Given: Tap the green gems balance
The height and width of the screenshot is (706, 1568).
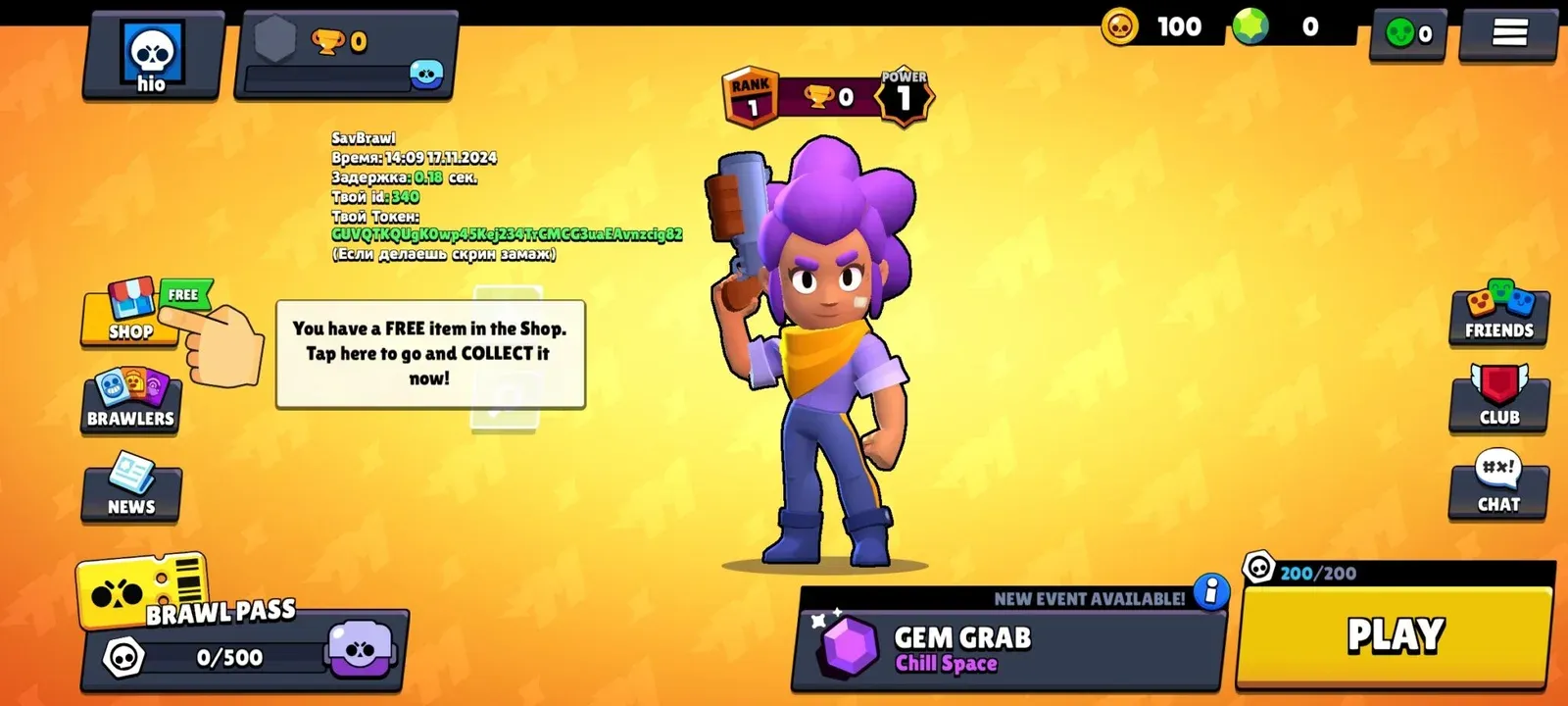Looking at the screenshot, I should (1284, 26).
